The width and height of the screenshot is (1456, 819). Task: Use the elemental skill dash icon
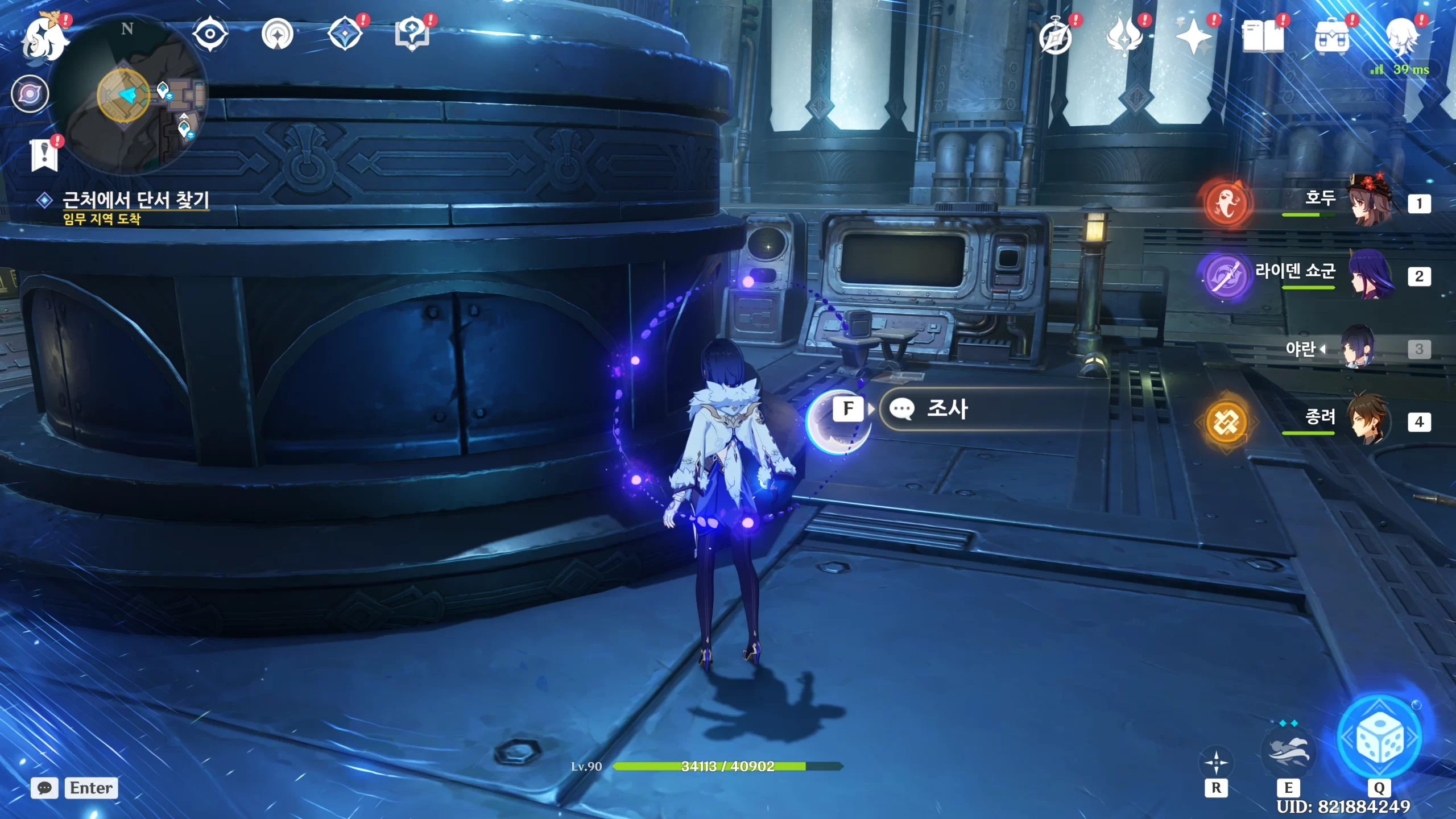click(x=1288, y=752)
